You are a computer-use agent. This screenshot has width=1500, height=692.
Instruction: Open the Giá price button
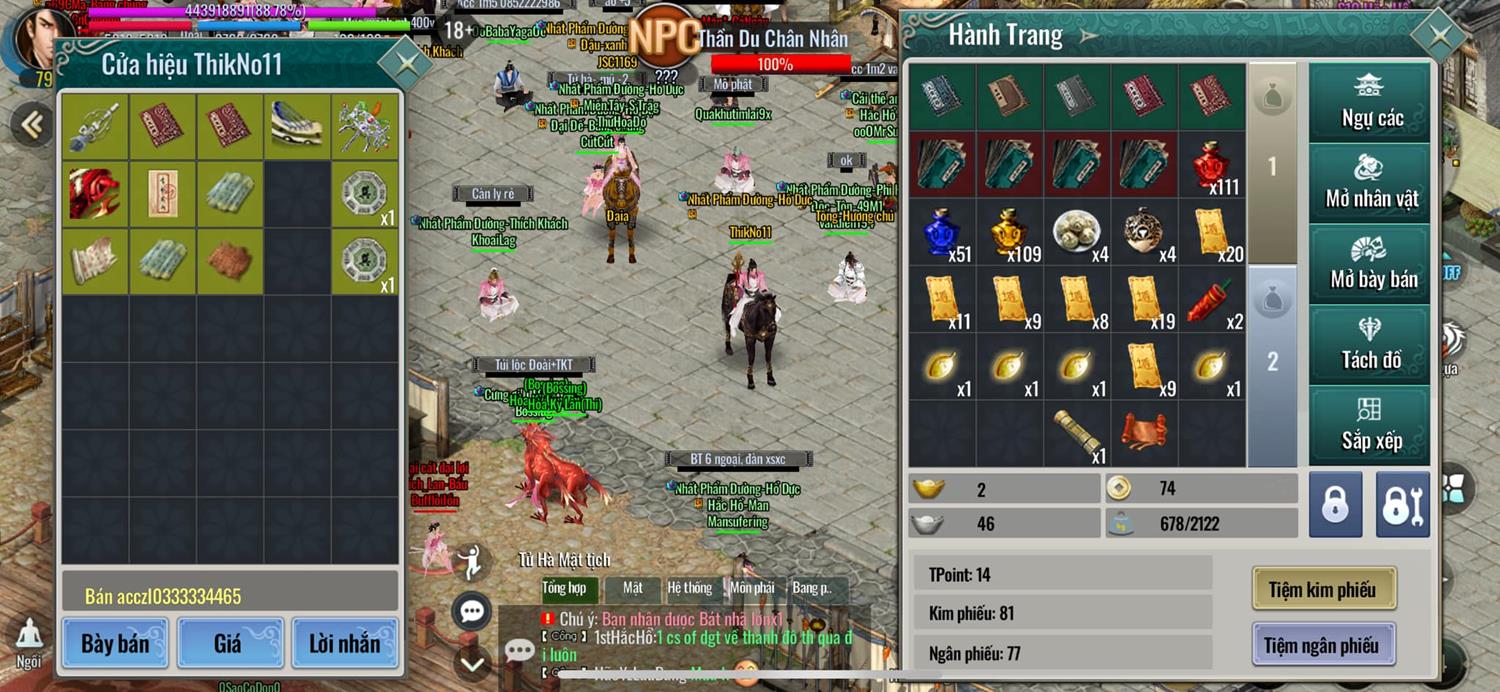pyautogui.click(x=229, y=643)
